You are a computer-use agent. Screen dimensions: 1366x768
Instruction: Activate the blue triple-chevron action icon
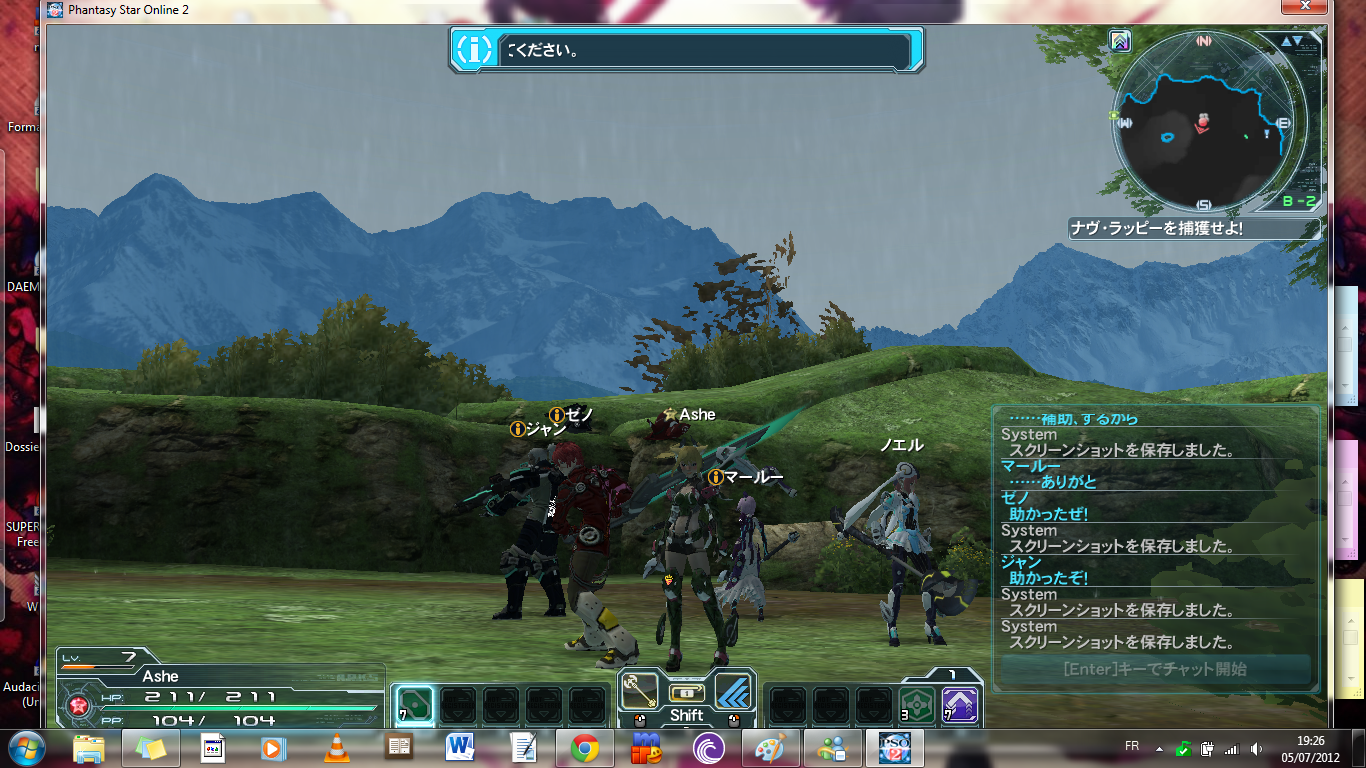coord(734,691)
